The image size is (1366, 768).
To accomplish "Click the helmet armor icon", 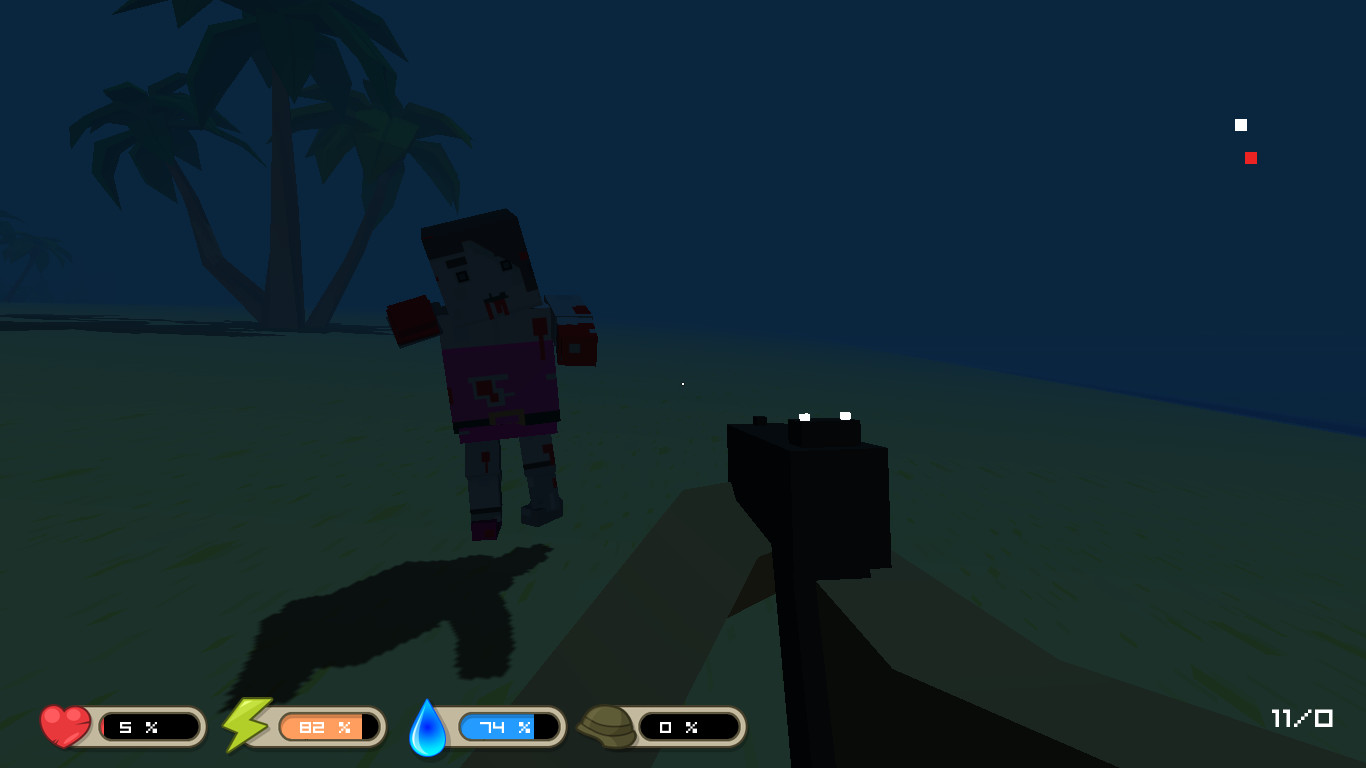I will click(608, 727).
